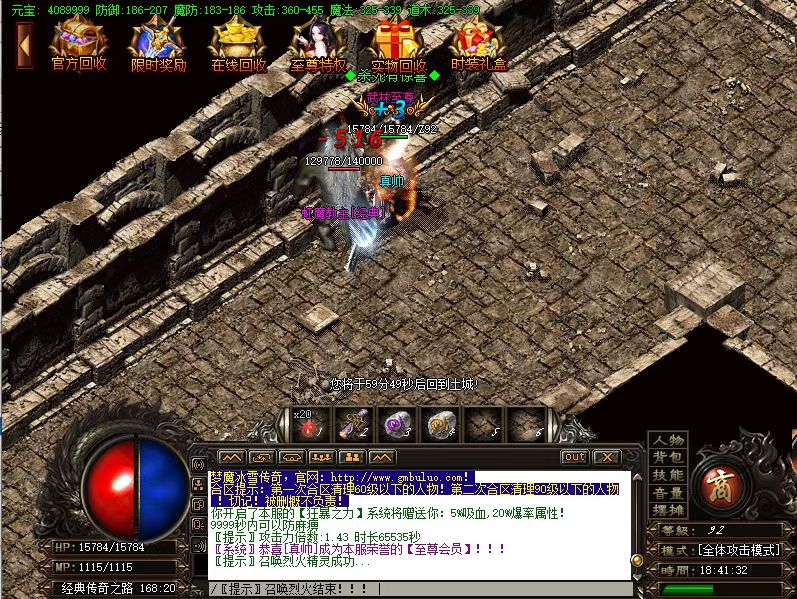This screenshot has height=599, width=797.
Task: Open the 人物 character panel
Action: (668, 441)
